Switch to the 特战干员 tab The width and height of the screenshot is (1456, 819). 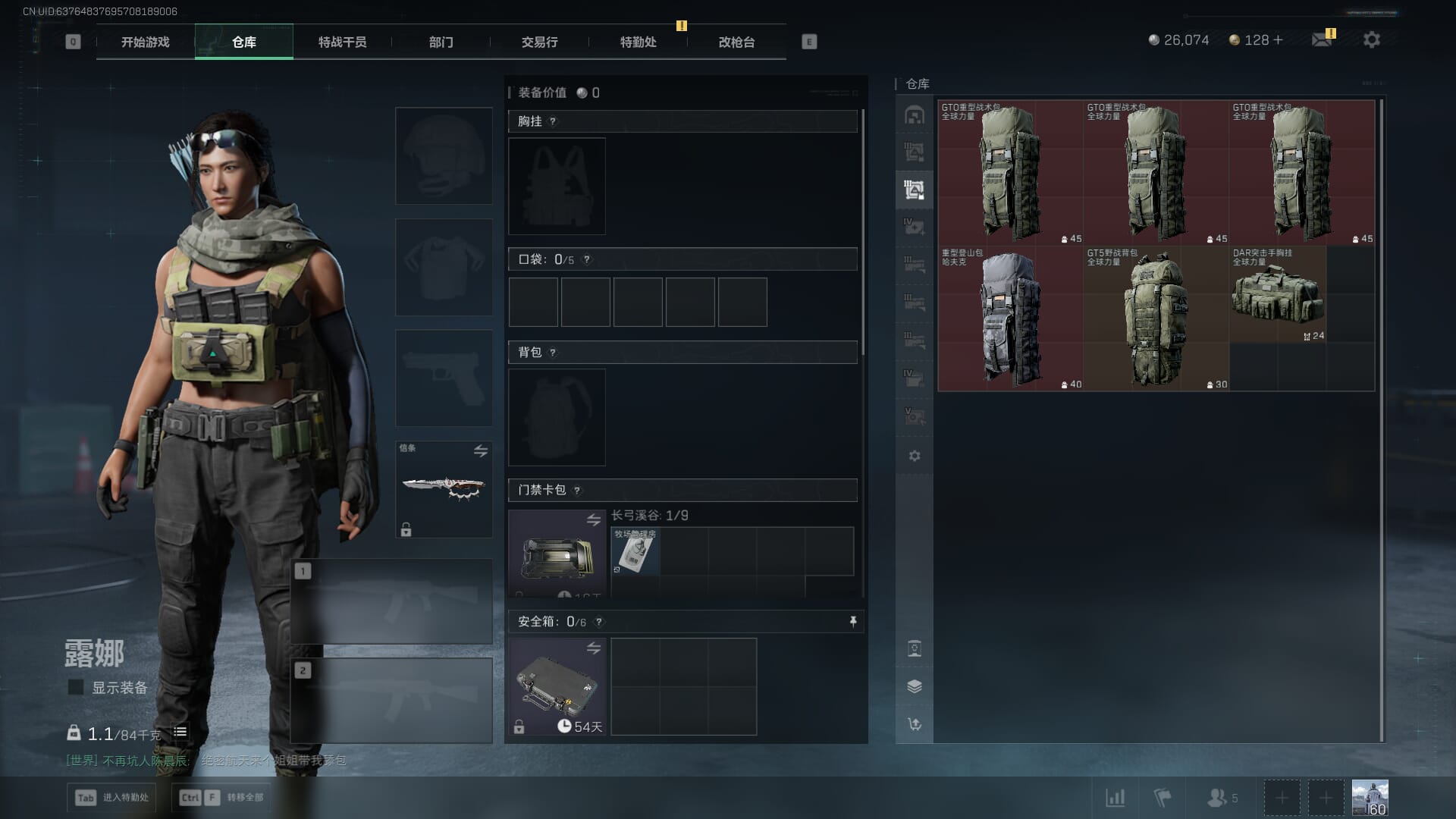(342, 42)
